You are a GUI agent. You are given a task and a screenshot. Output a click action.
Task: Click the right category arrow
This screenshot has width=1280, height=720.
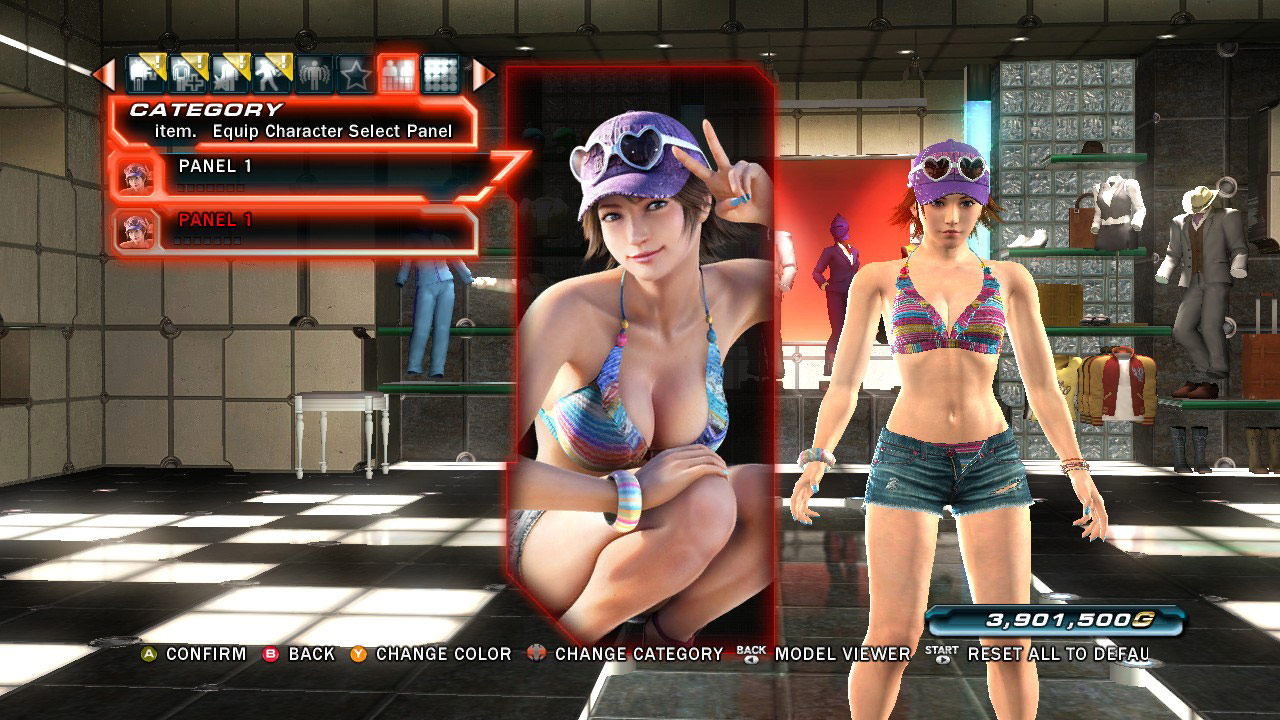click(484, 75)
